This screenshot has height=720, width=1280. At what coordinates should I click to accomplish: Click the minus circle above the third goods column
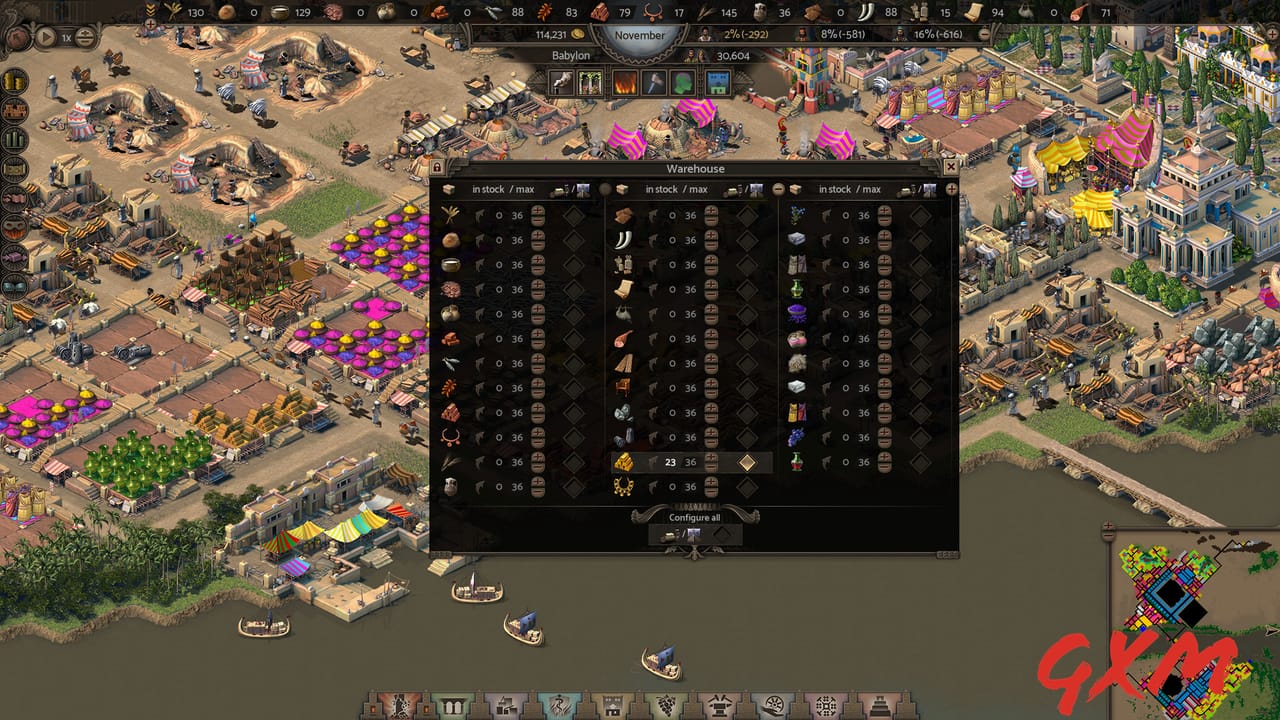[777, 188]
